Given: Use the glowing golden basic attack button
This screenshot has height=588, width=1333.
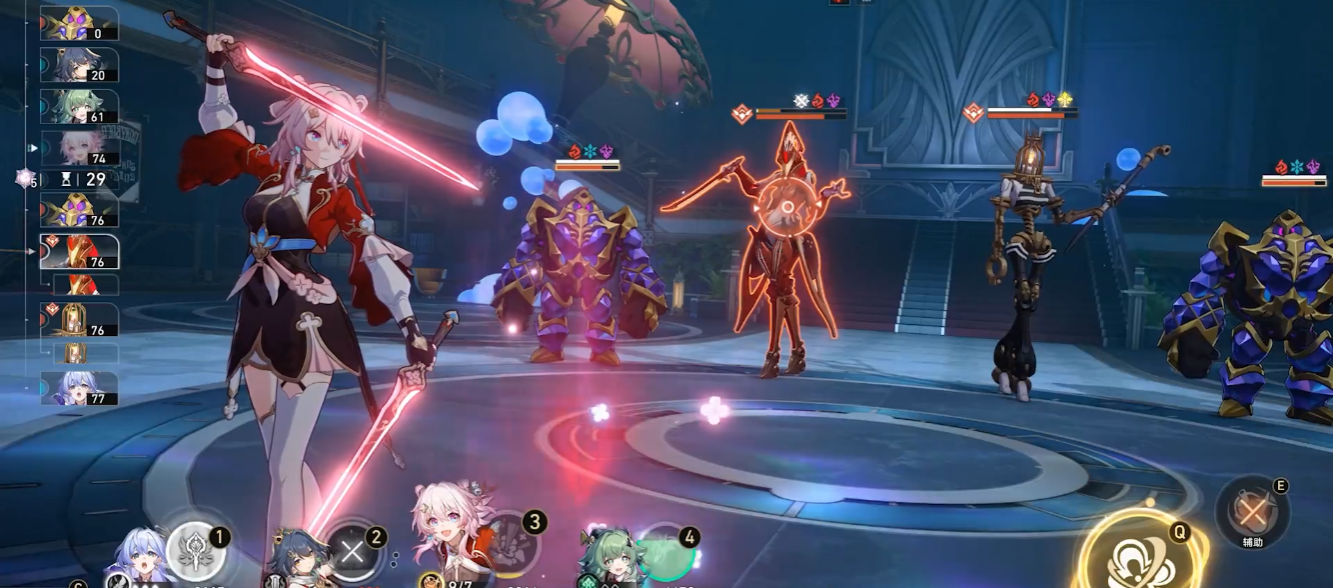Looking at the screenshot, I should pos(1137,557).
